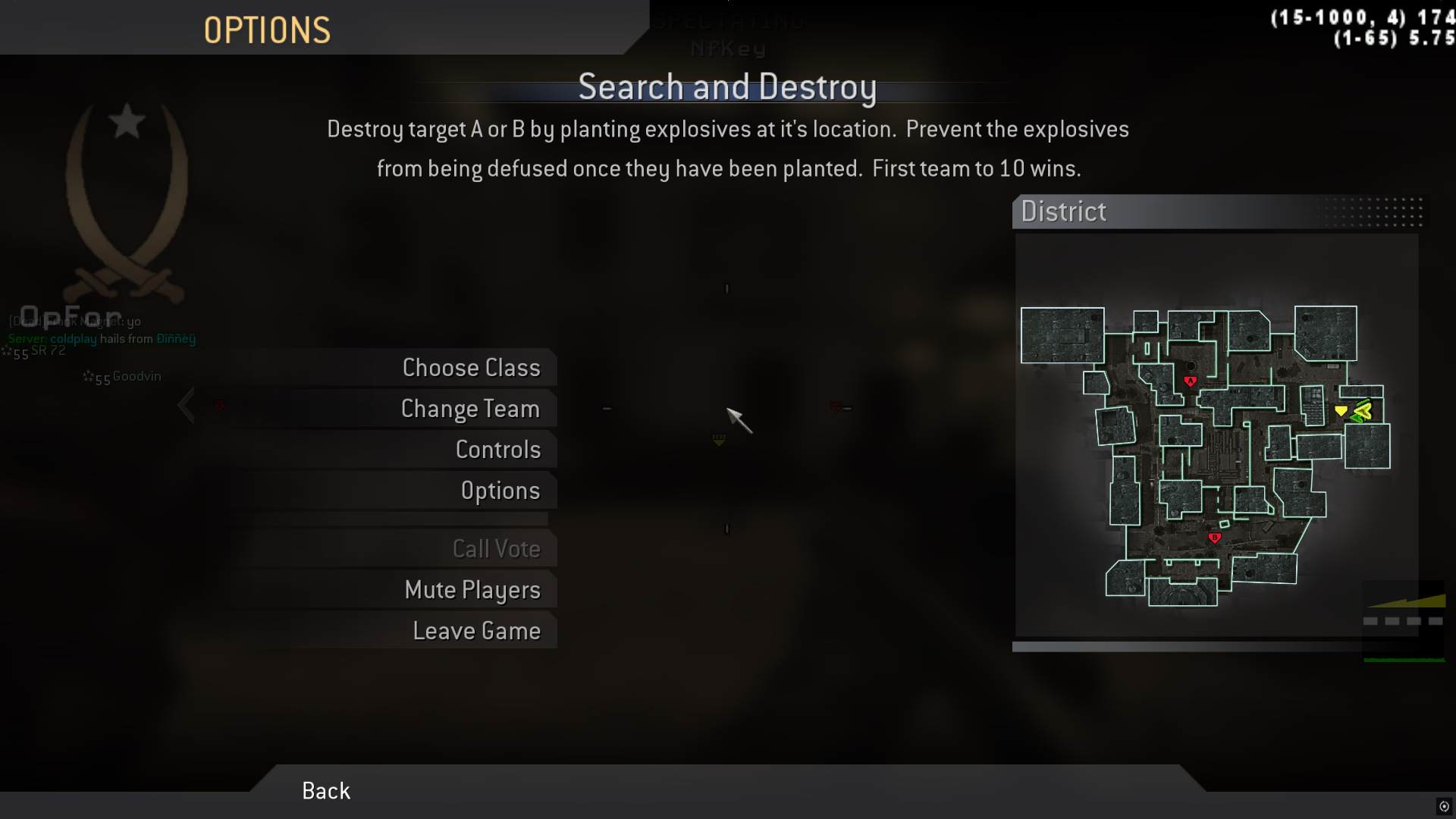
Task: Open Choose Class from the menu
Action: 472,368
